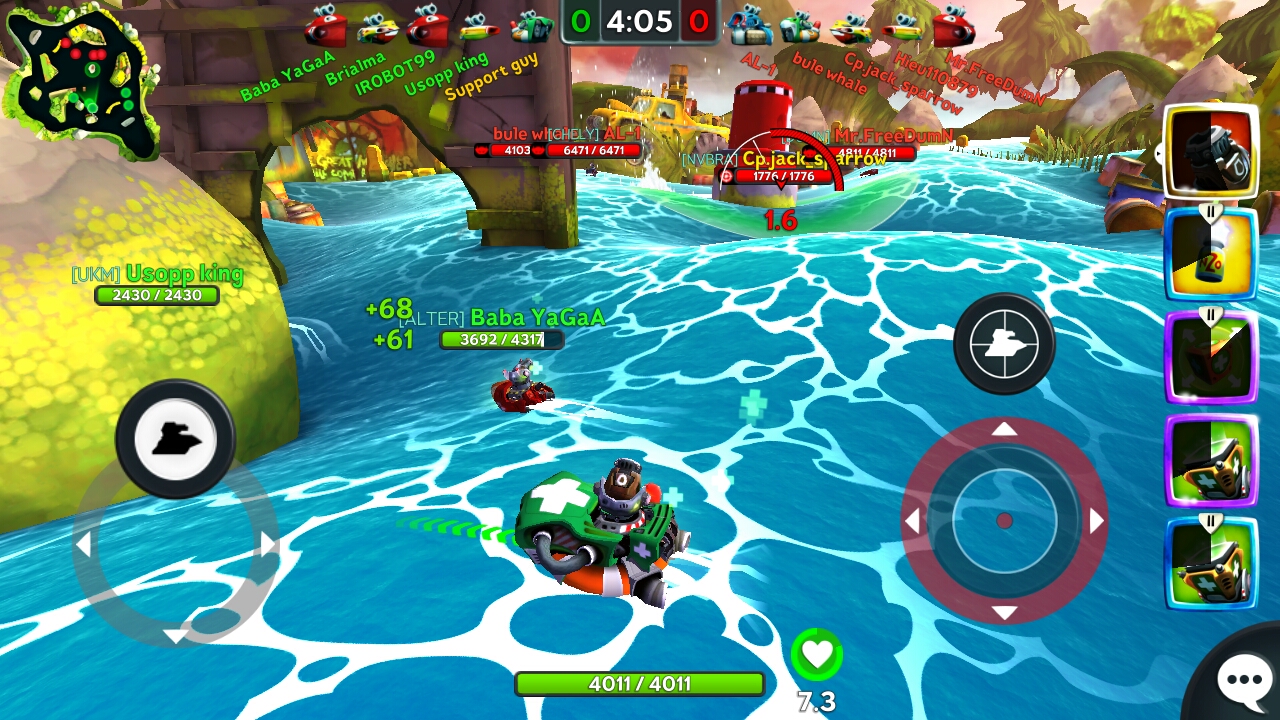The width and height of the screenshot is (1280, 720).
Task: Tap the island minimap
Action: click(x=82, y=84)
